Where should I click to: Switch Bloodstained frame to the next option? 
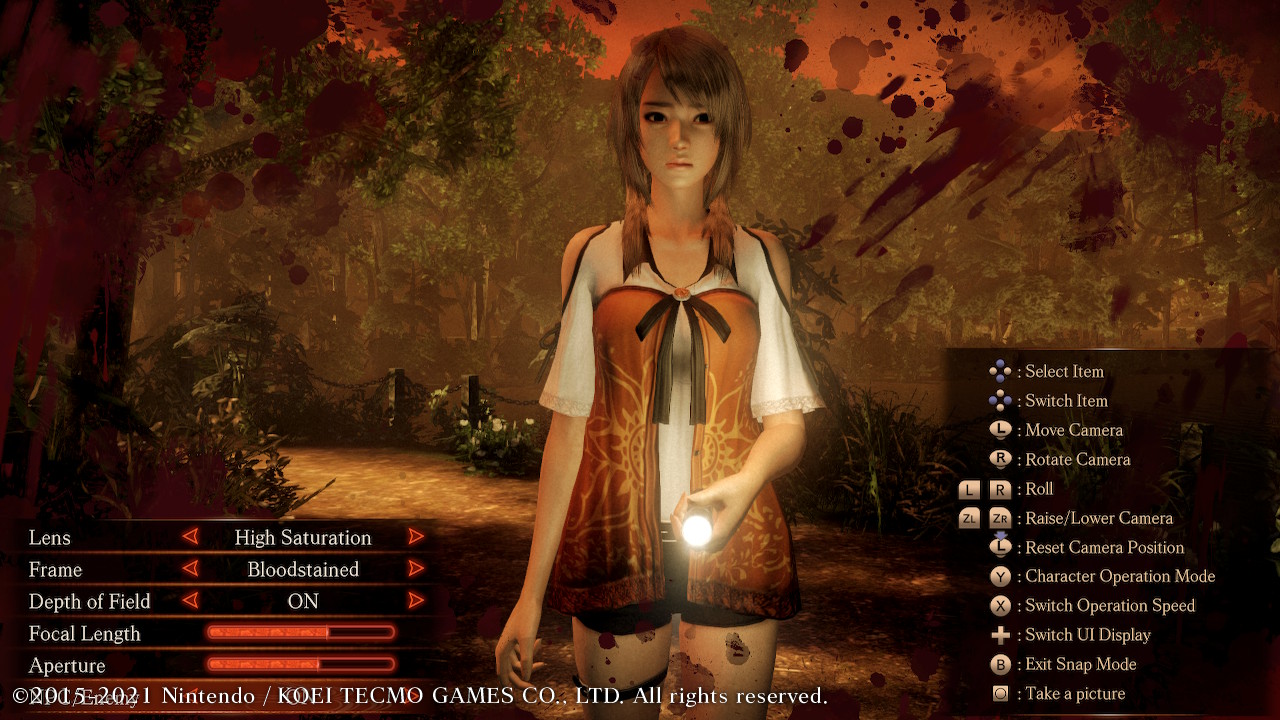(416, 569)
